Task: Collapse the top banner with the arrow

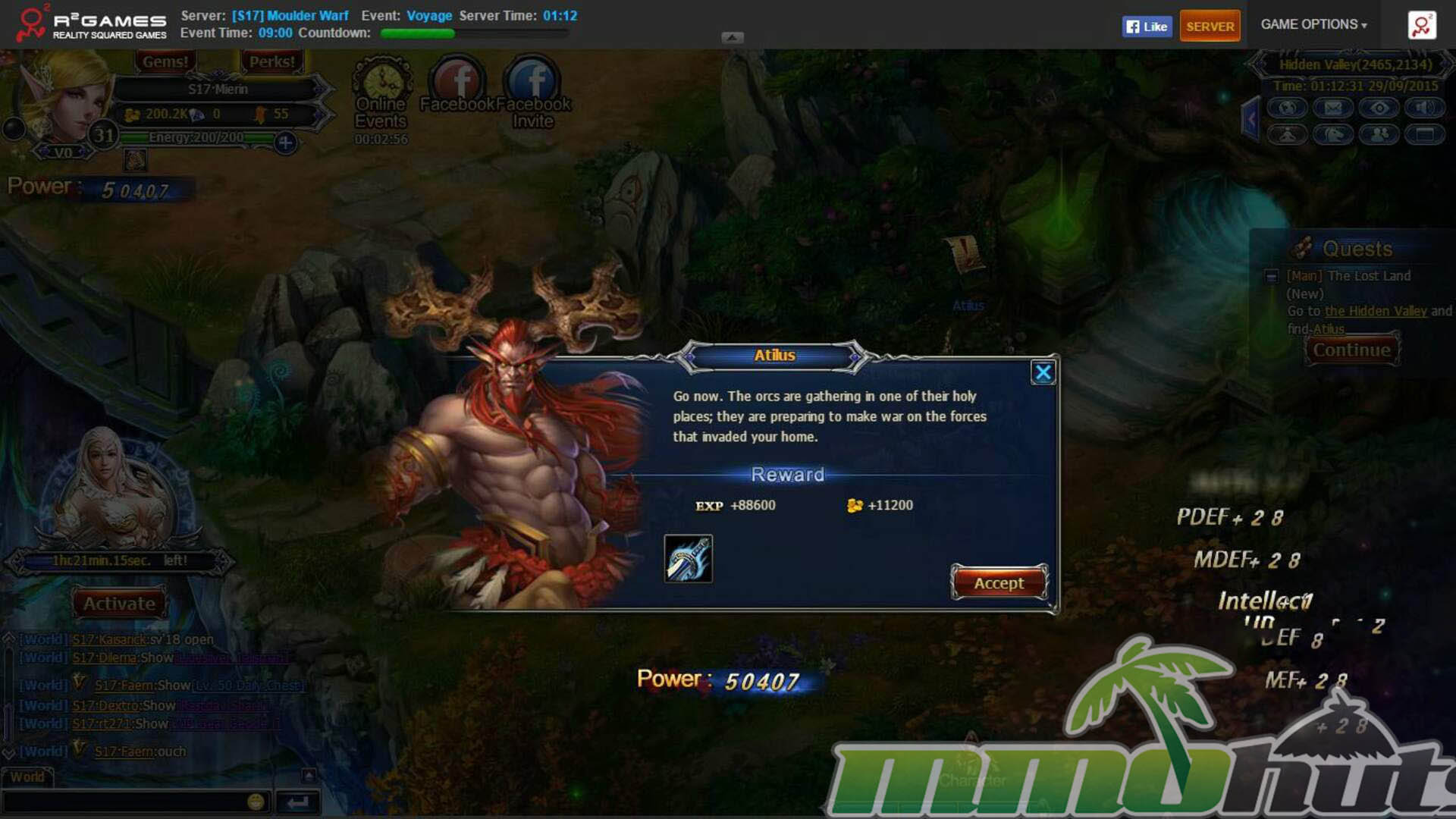Action: (732, 37)
